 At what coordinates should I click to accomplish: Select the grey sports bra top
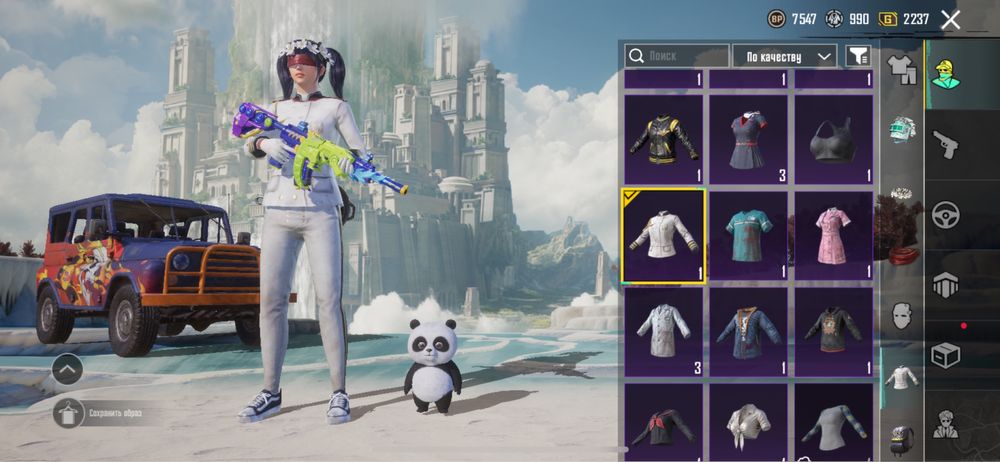(834, 138)
